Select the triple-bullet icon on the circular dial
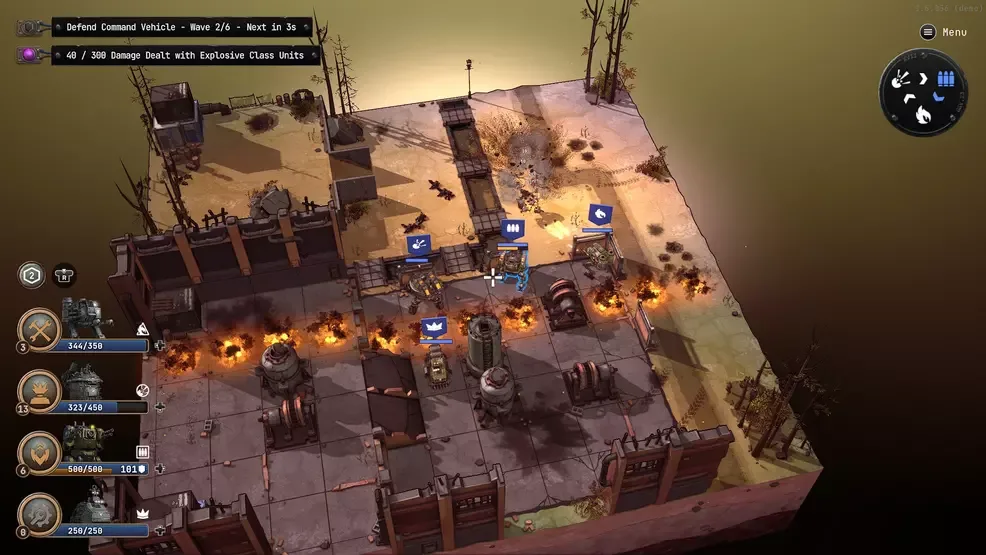Image resolution: width=986 pixels, height=555 pixels. tap(945, 79)
